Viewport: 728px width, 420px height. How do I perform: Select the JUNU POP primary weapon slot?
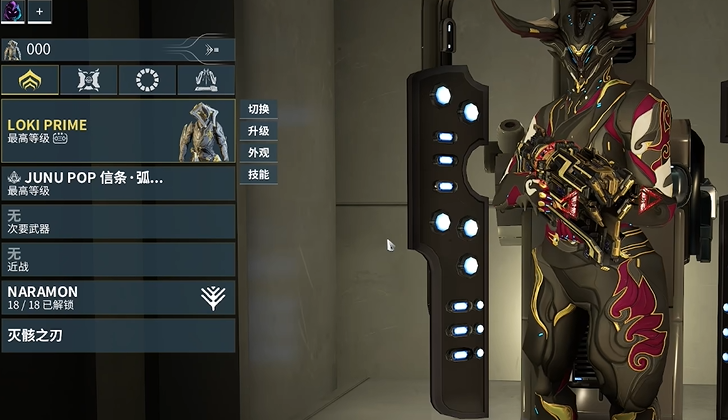[x=118, y=183]
